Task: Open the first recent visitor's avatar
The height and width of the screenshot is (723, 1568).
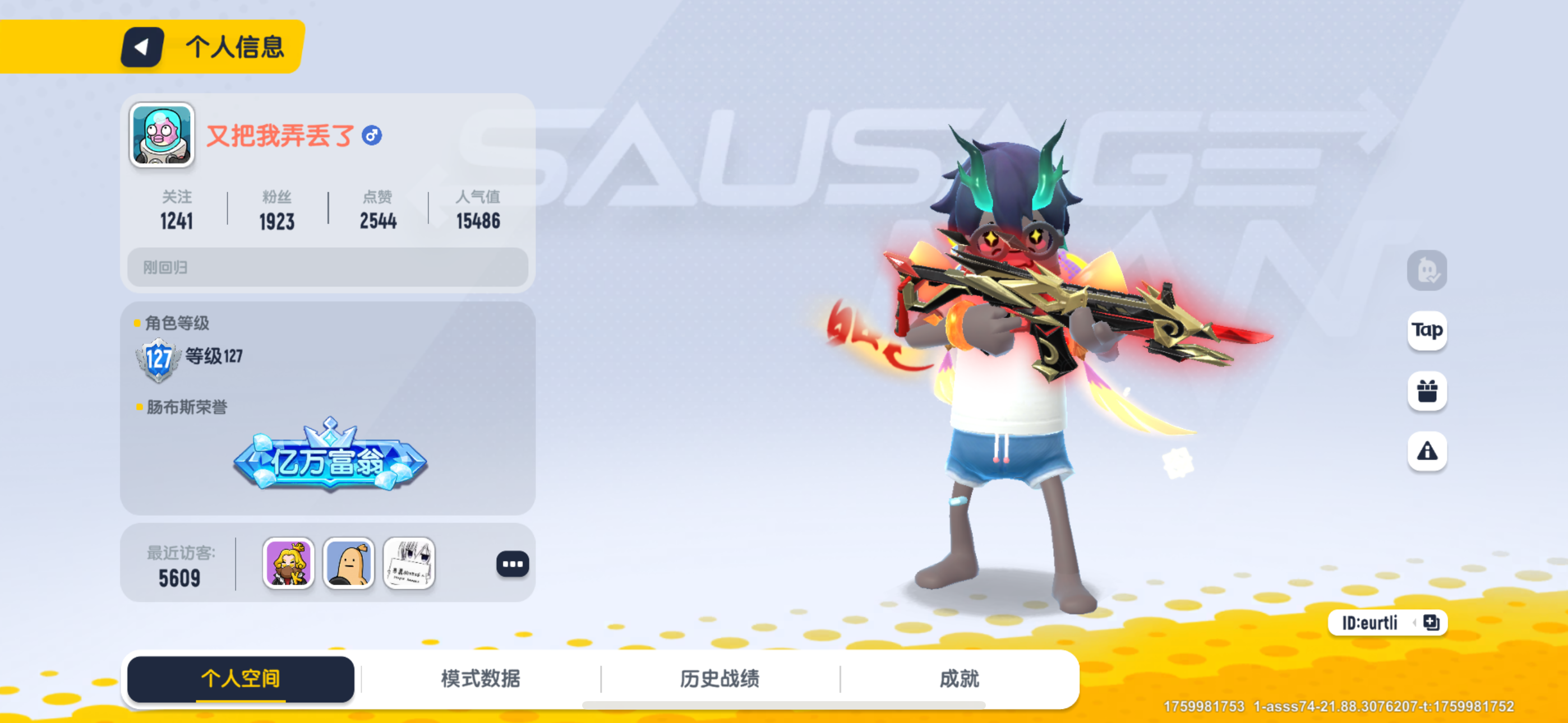Action: pos(288,564)
